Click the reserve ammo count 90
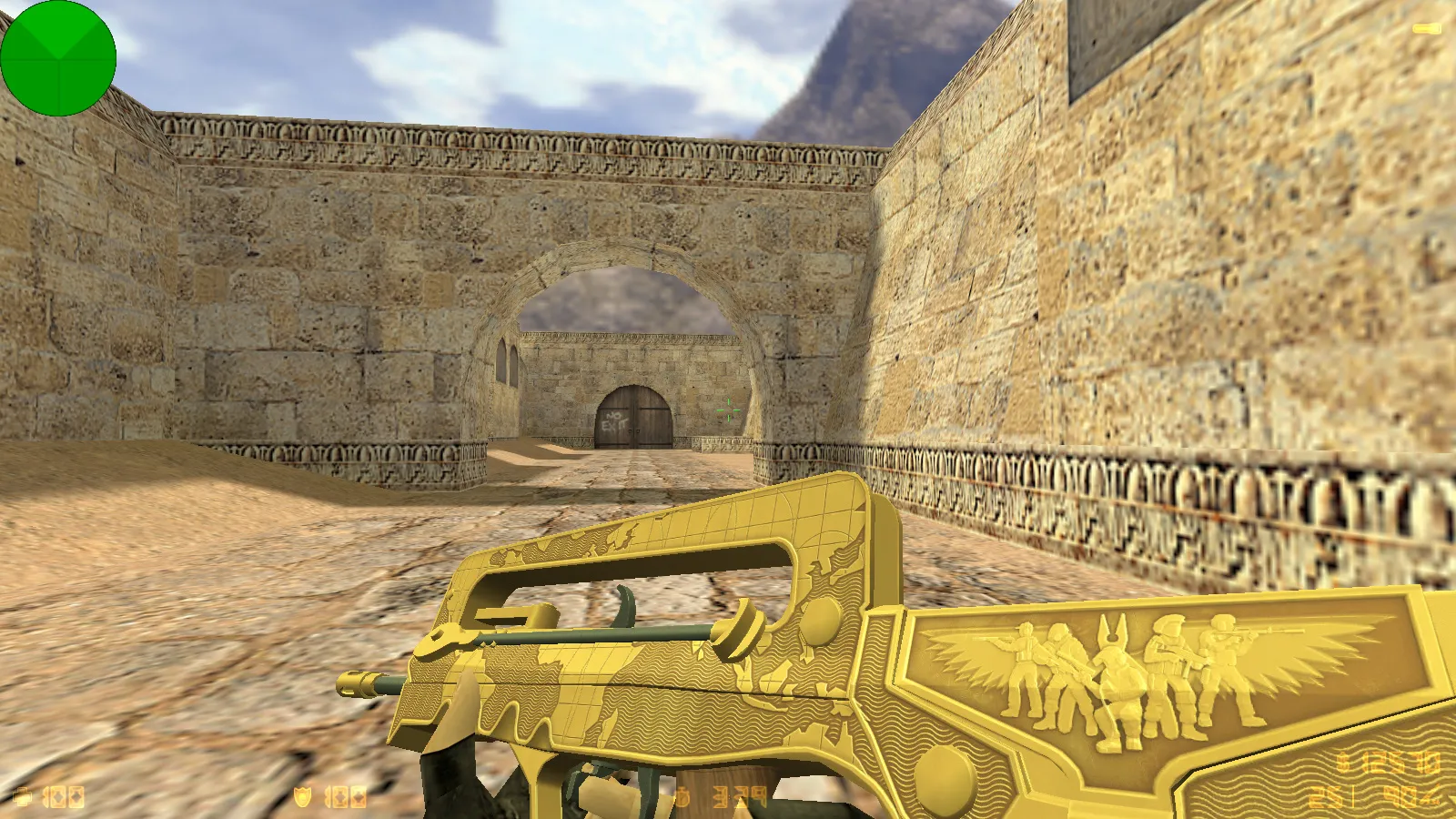 (x=1399, y=797)
